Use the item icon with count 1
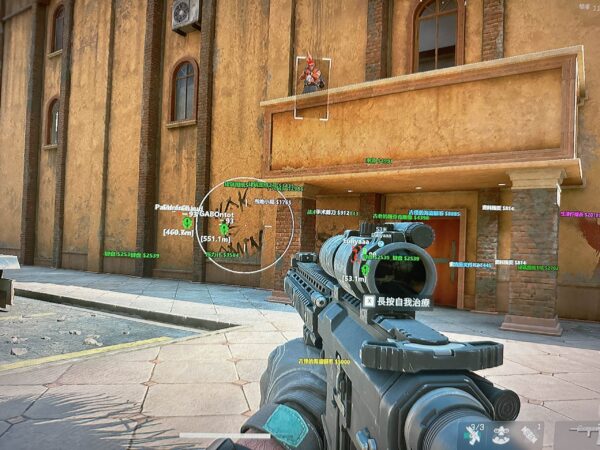This screenshot has width=600, height=450. point(531,435)
